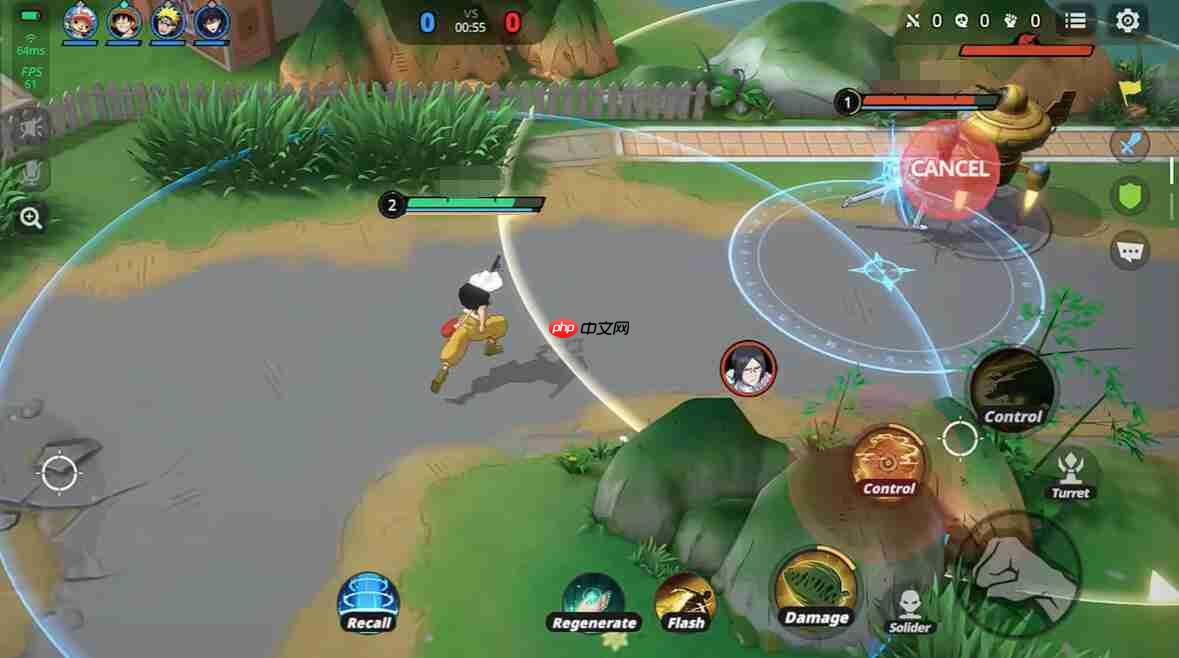1179x658 pixels.
Task: Trigger the Flash spell
Action: (x=686, y=602)
